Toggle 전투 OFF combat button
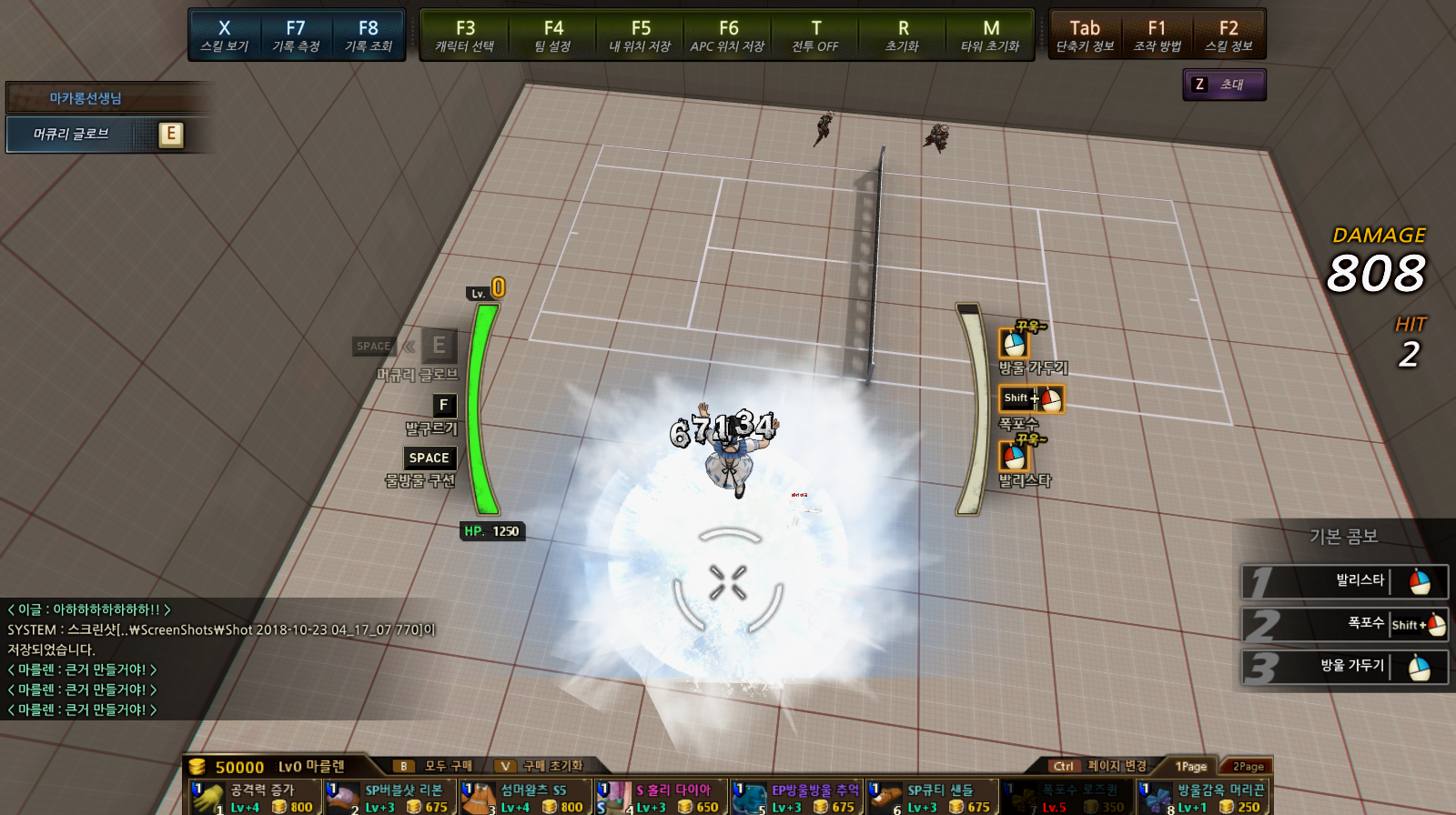The width and height of the screenshot is (1456, 815). pos(815,35)
